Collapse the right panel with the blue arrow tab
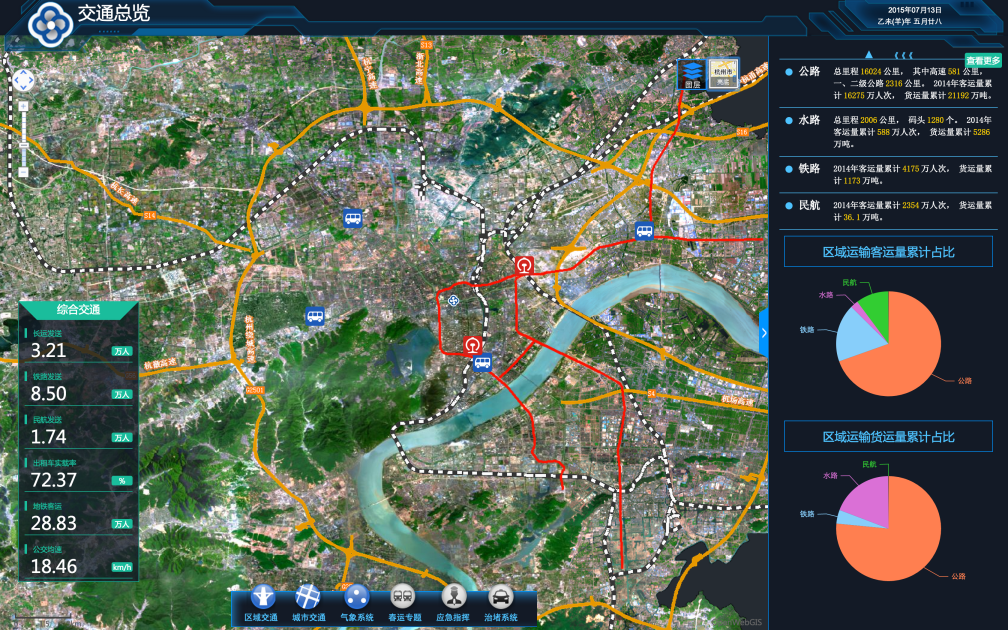1008x630 pixels. tap(764, 333)
